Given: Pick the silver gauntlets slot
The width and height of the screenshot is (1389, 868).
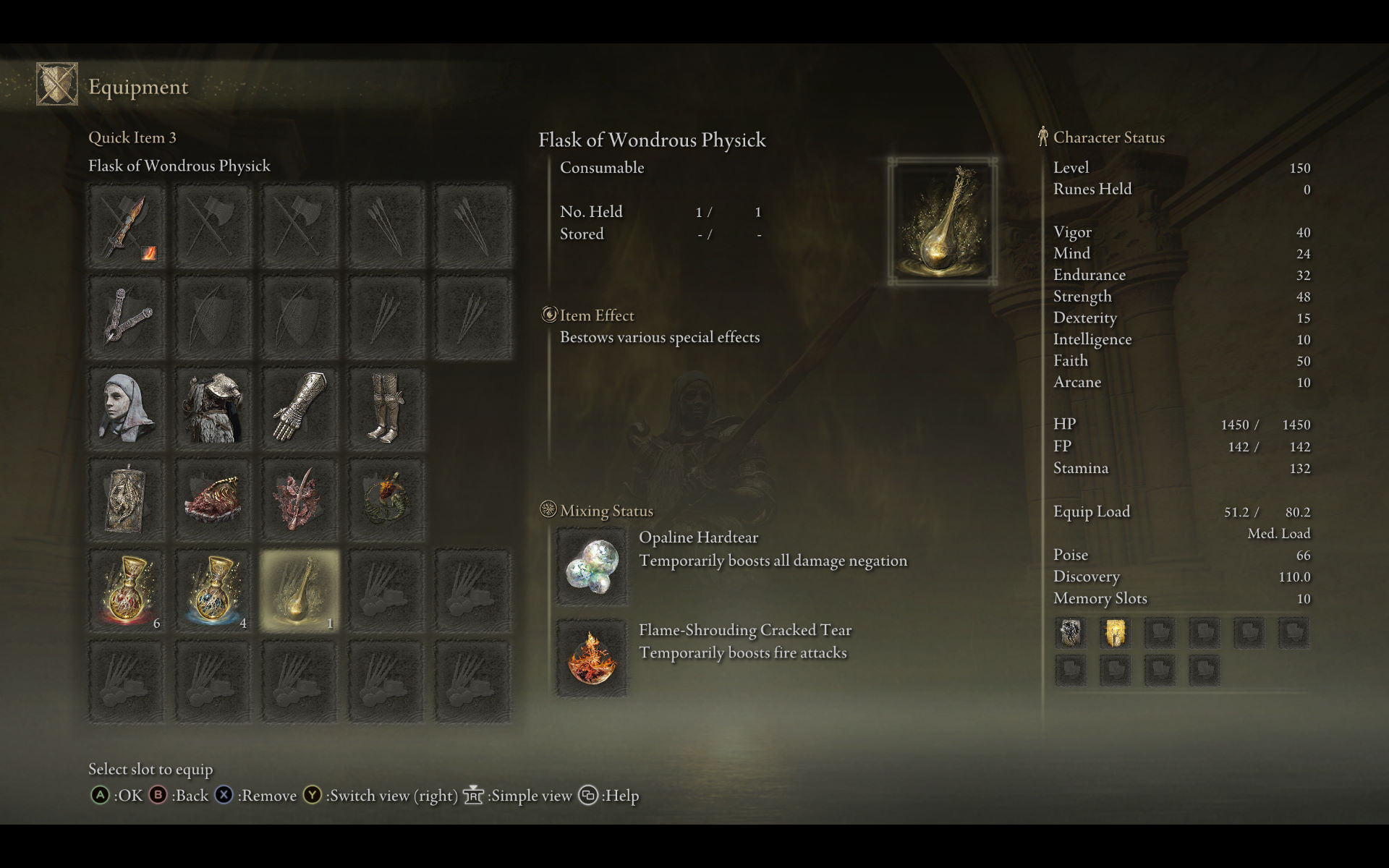Looking at the screenshot, I should pos(300,408).
